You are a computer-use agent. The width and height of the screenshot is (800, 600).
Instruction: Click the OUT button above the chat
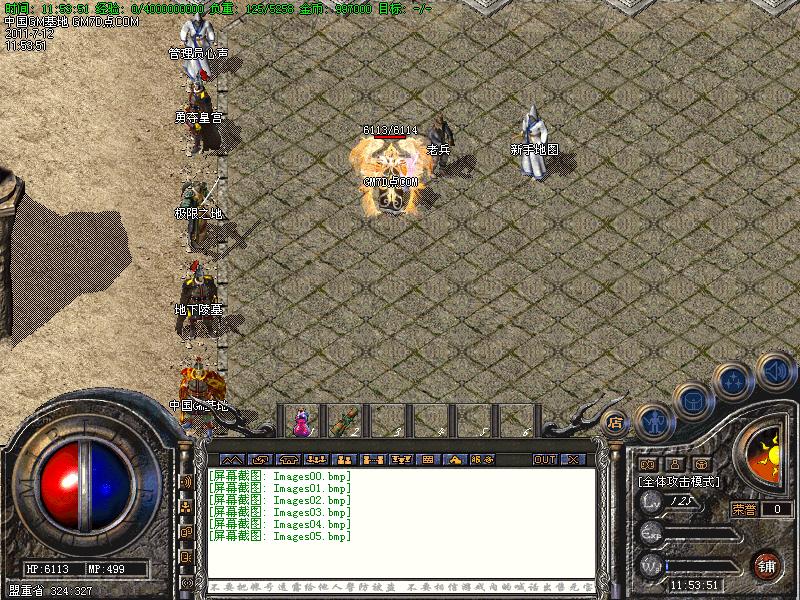pyautogui.click(x=544, y=459)
